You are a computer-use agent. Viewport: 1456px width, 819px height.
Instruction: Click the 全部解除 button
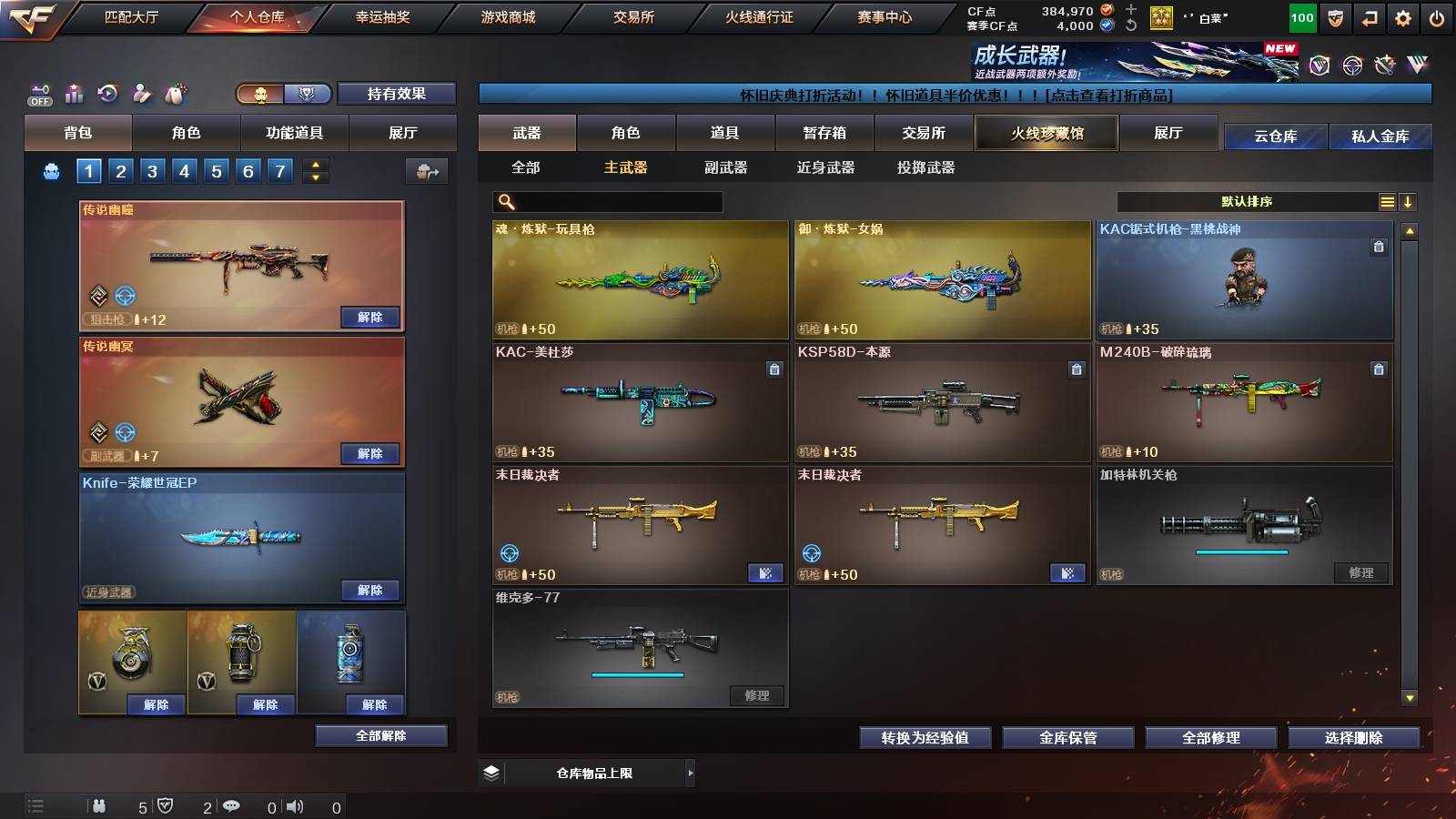coord(381,735)
